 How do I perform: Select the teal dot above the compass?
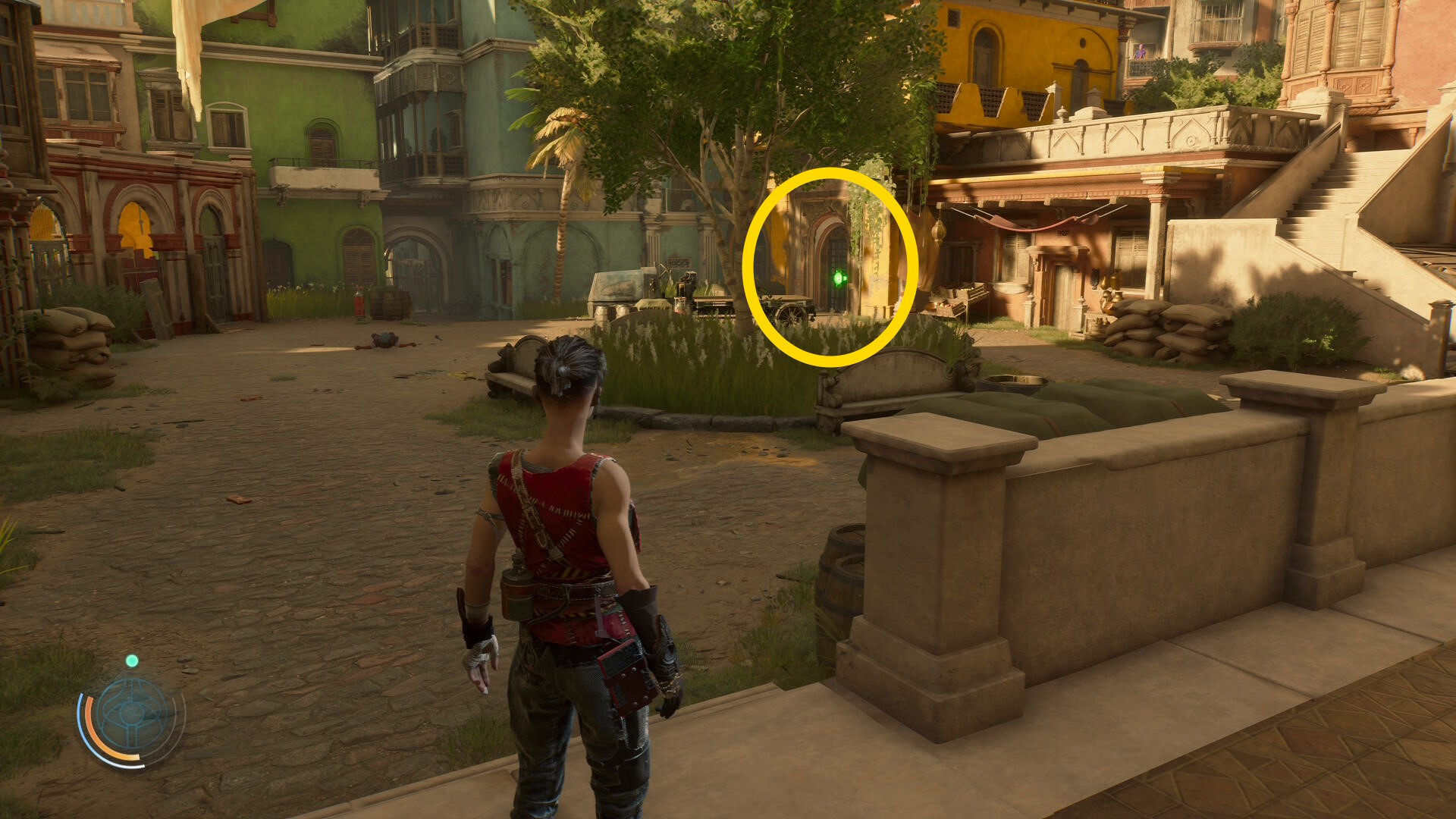tap(132, 661)
